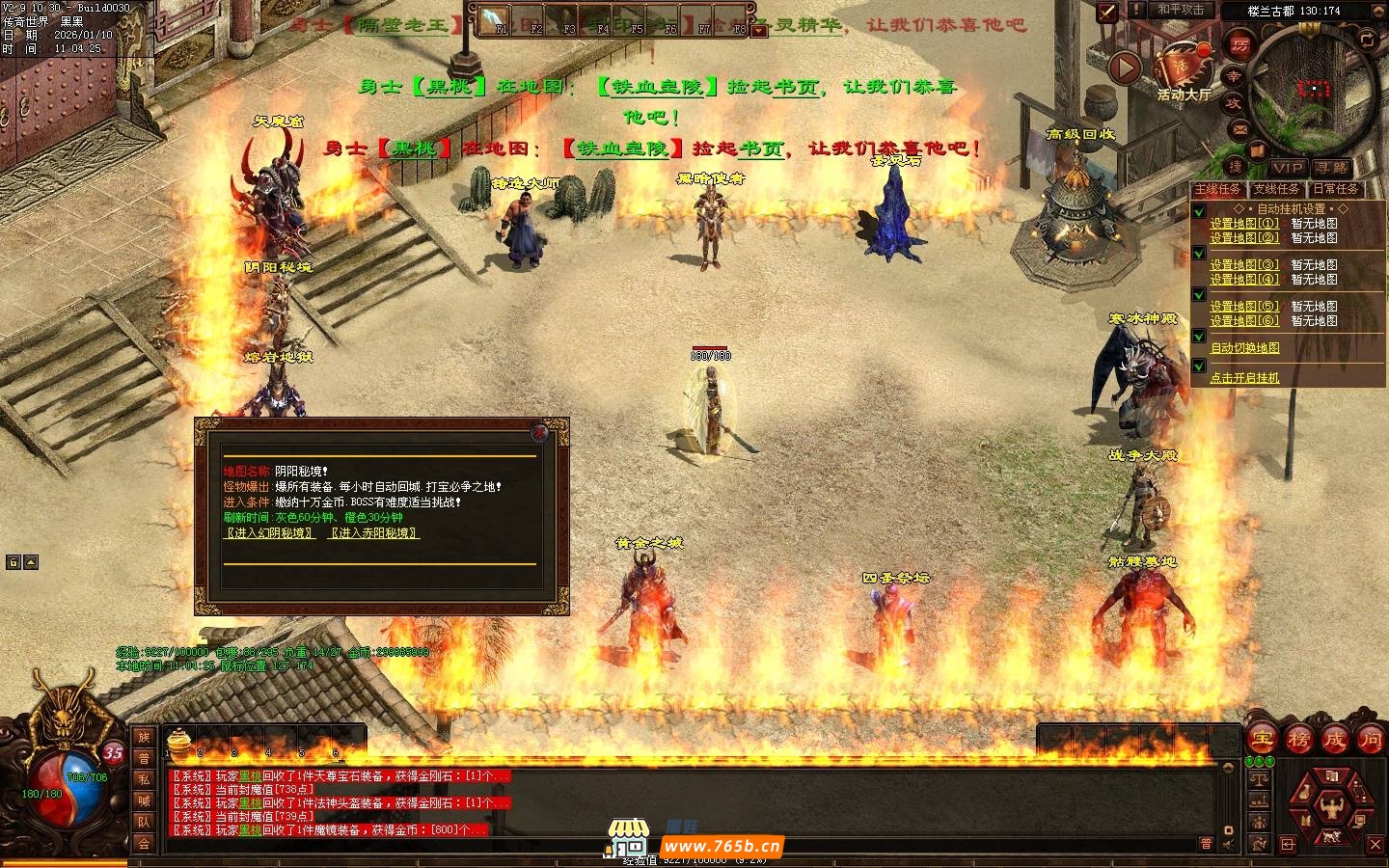This screenshot has width=1389, height=868.
Task: Open the 榜 ranking round button
Action: [1298, 740]
